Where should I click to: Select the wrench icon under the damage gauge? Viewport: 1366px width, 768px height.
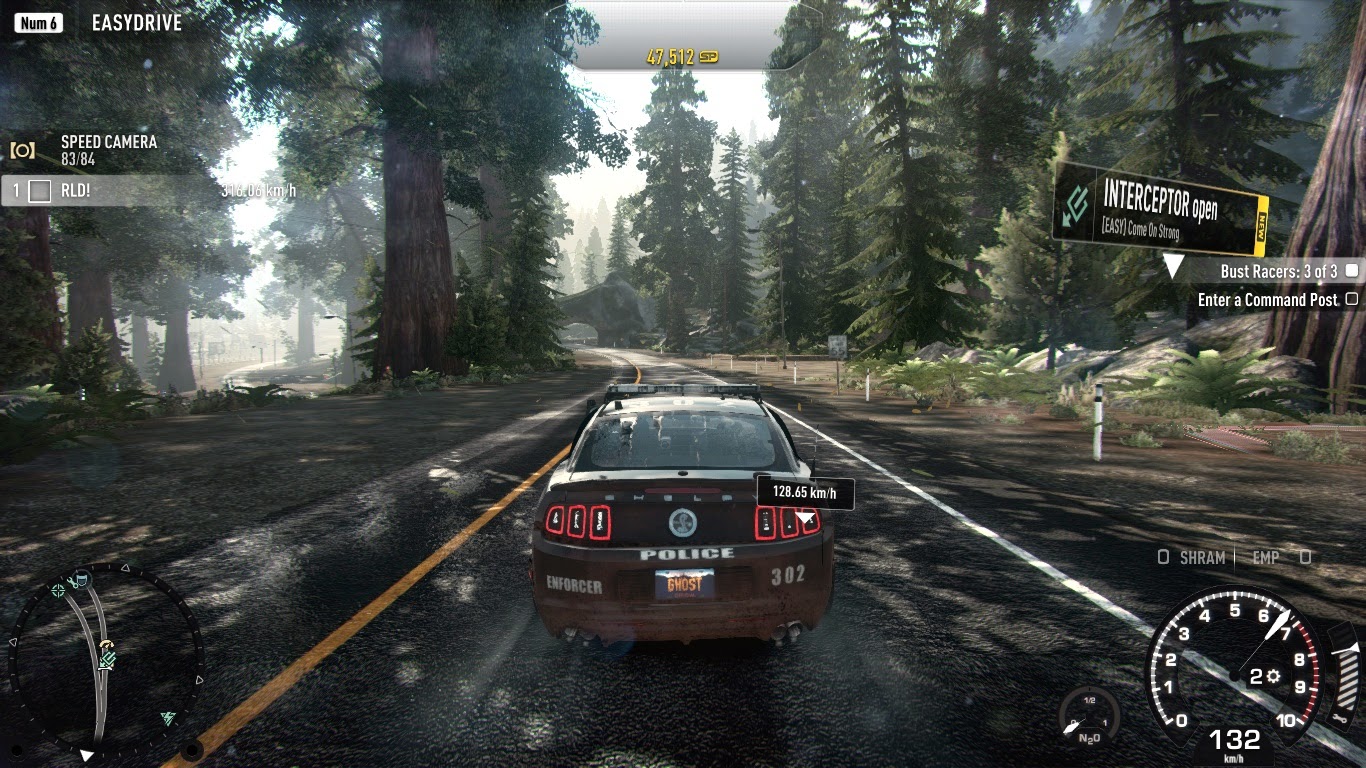point(1339,719)
